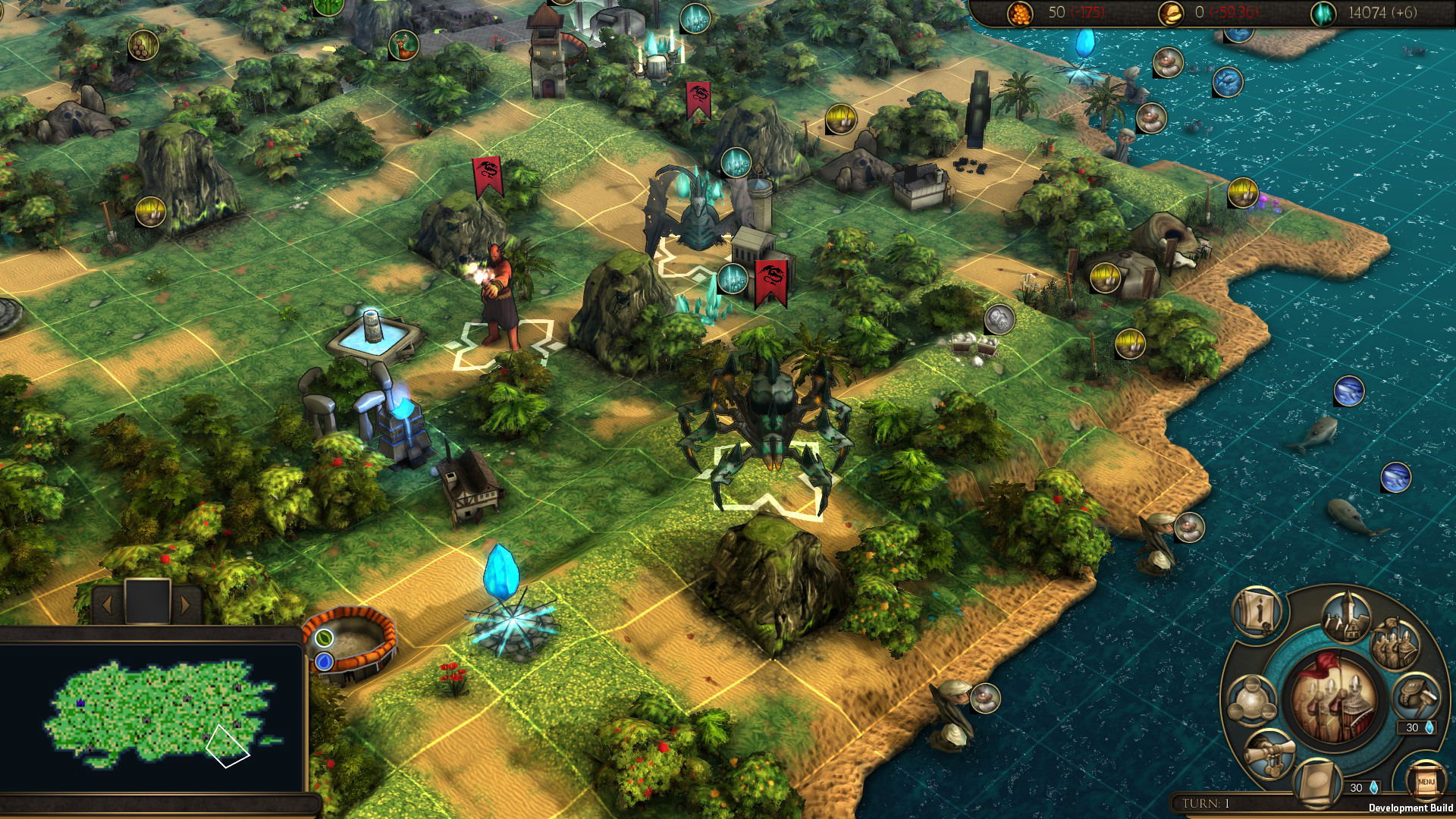Toggle the blue droplet minimap filter

point(325,661)
